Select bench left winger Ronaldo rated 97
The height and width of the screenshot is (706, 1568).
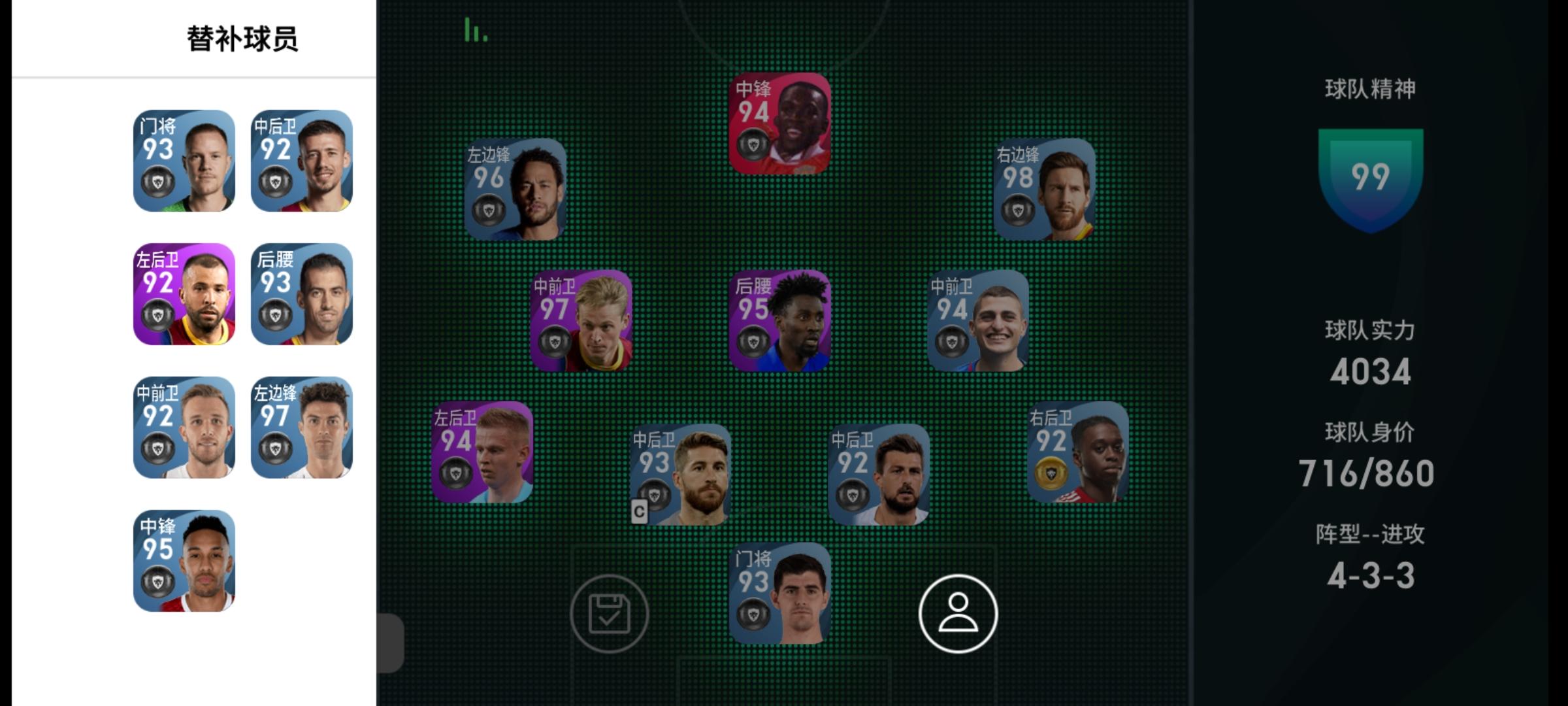click(302, 426)
